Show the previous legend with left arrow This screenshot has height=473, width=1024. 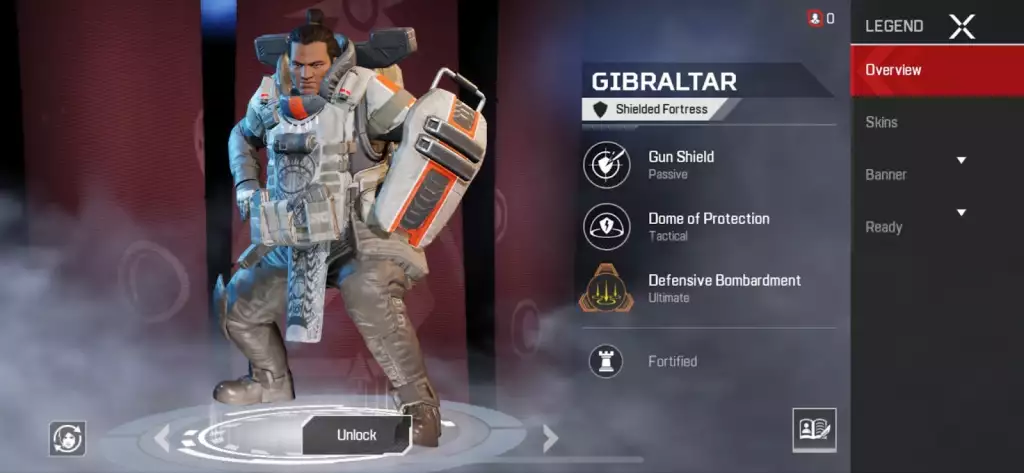[161, 437]
